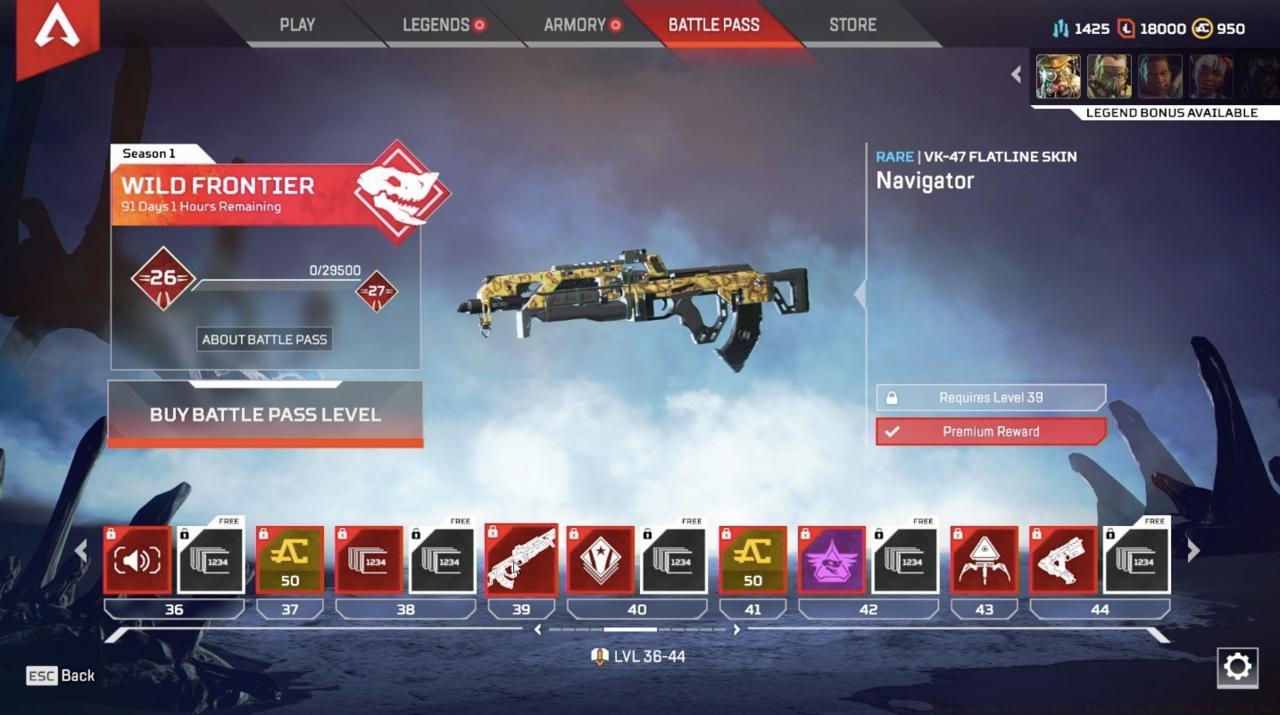
Task: Select the level 43 reward tile
Action: point(984,560)
